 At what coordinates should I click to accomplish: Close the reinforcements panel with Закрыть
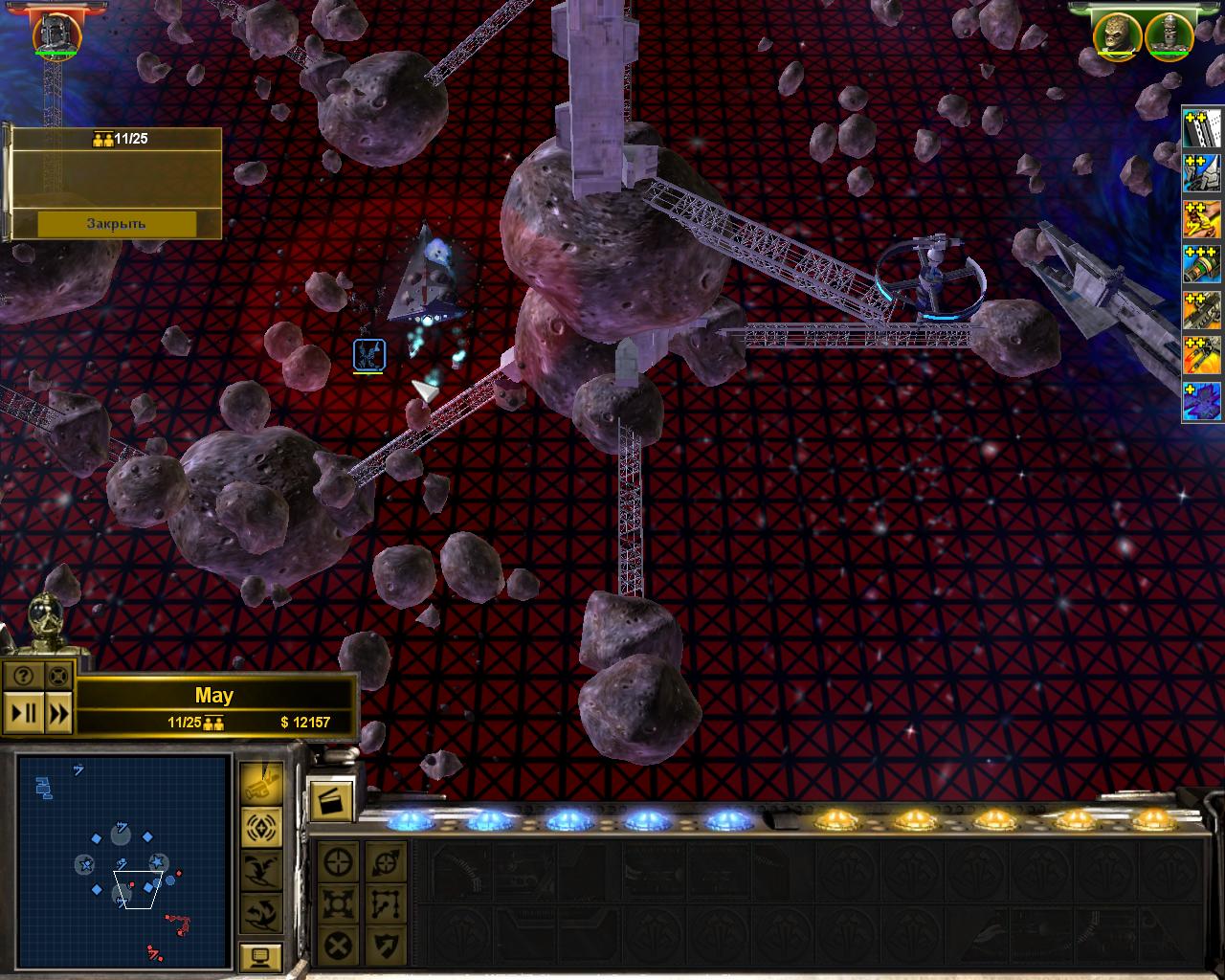(x=116, y=224)
